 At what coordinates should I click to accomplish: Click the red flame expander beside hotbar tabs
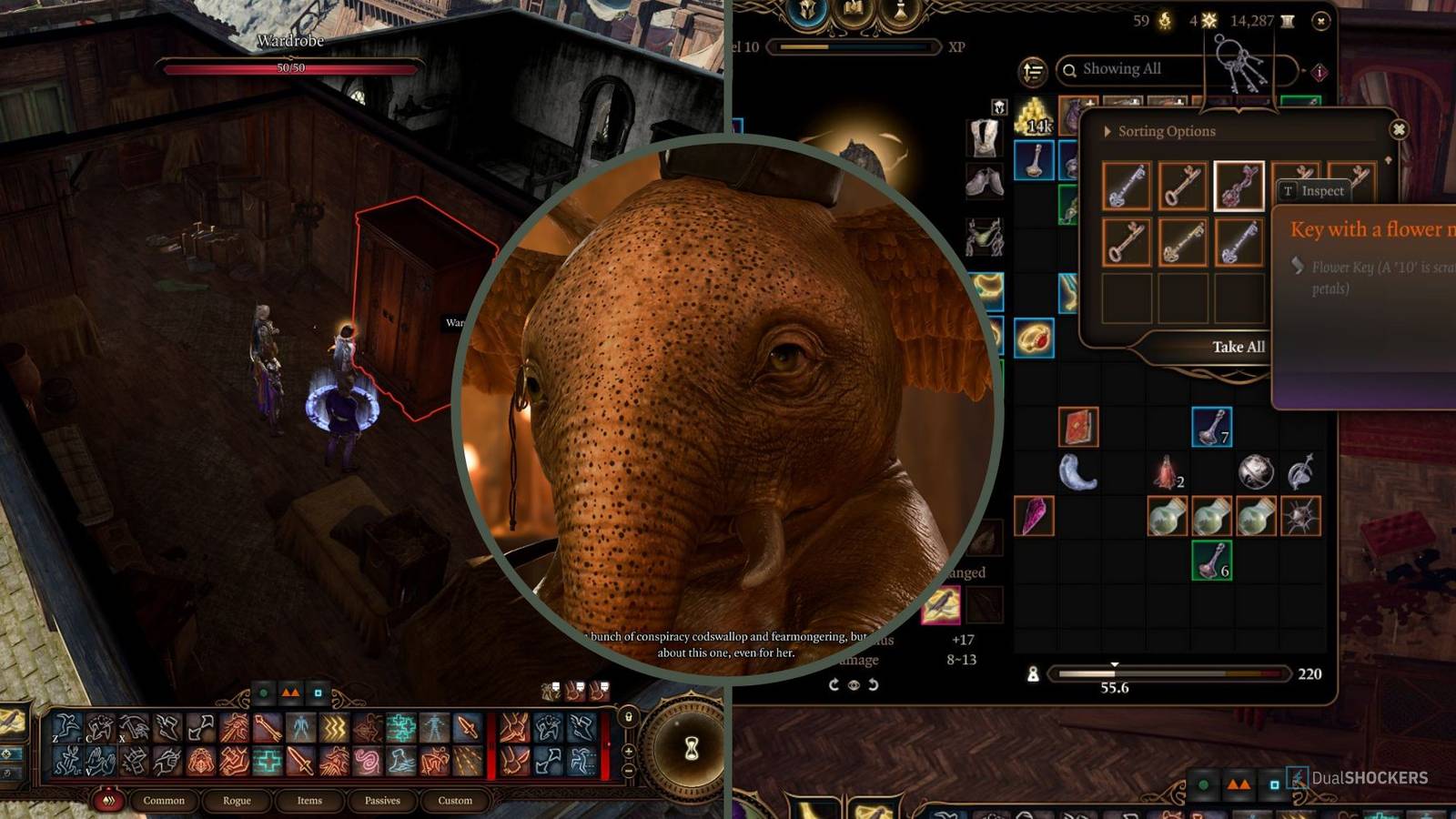tap(108, 801)
